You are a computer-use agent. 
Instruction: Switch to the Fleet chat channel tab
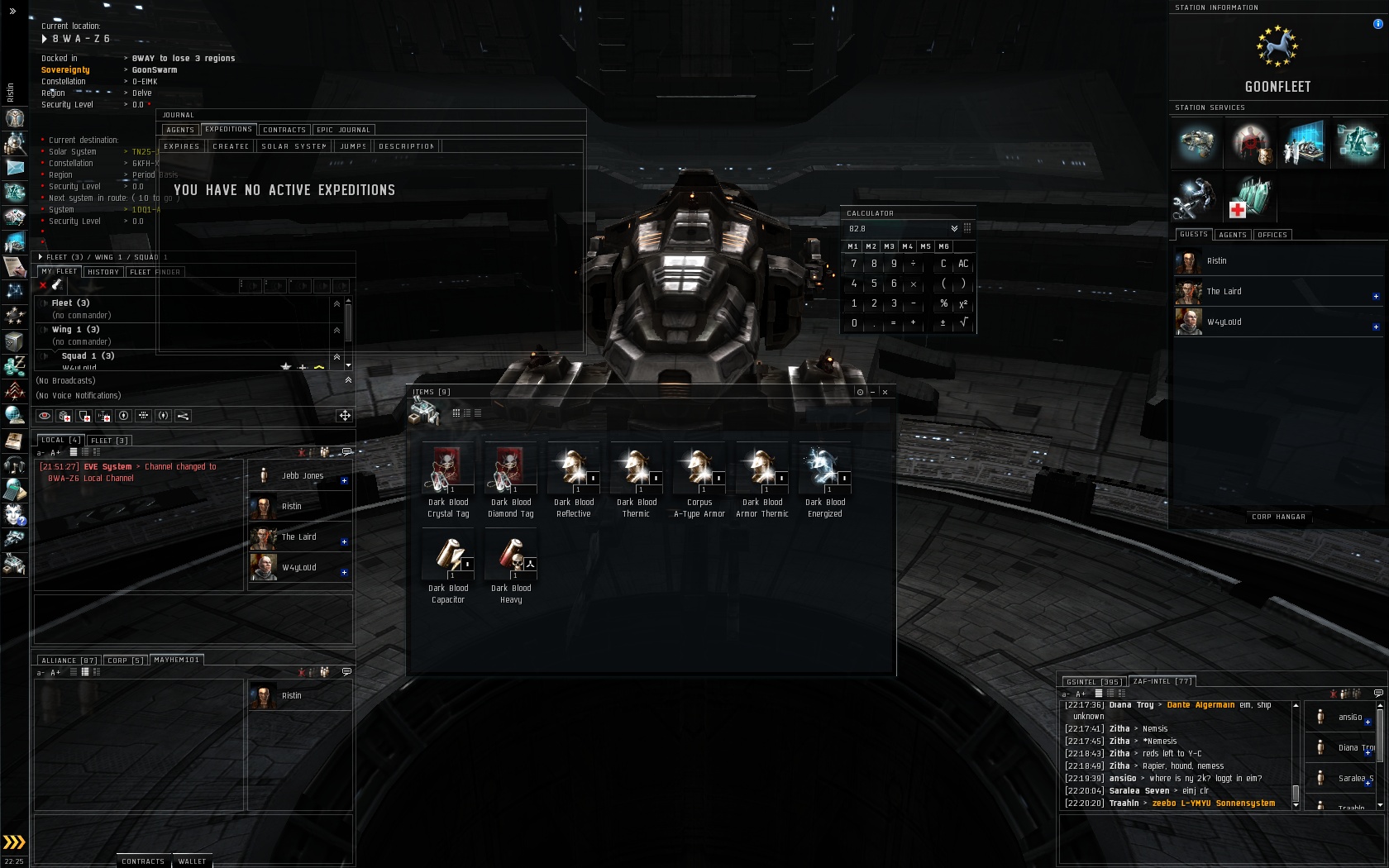pyautogui.click(x=109, y=441)
